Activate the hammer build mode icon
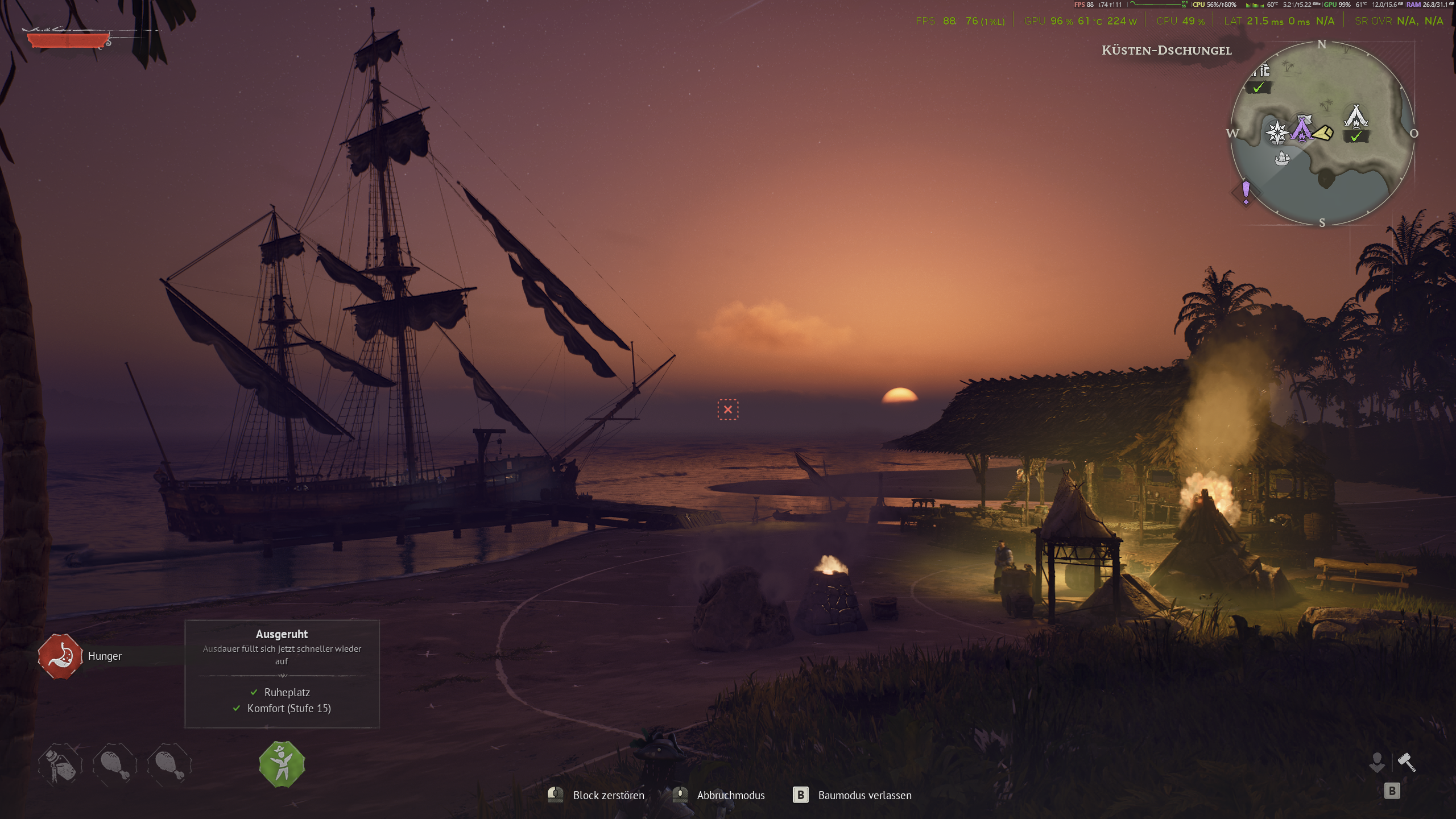This screenshot has width=1456, height=819. coord(1407,762)
